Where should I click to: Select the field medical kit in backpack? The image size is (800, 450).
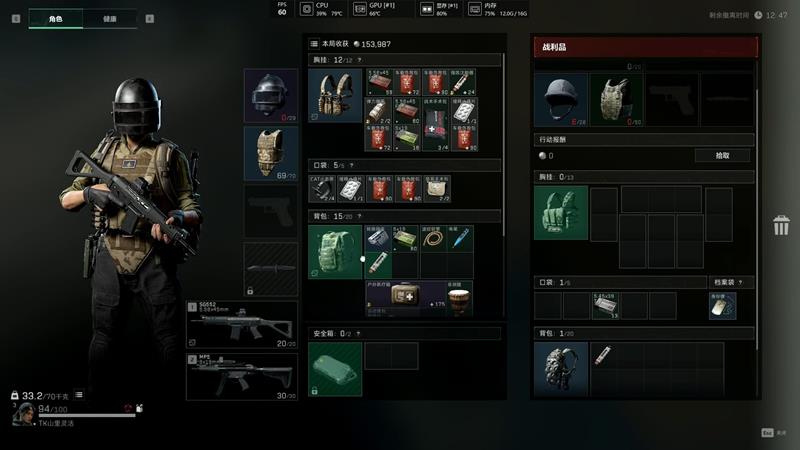[405, 297]
